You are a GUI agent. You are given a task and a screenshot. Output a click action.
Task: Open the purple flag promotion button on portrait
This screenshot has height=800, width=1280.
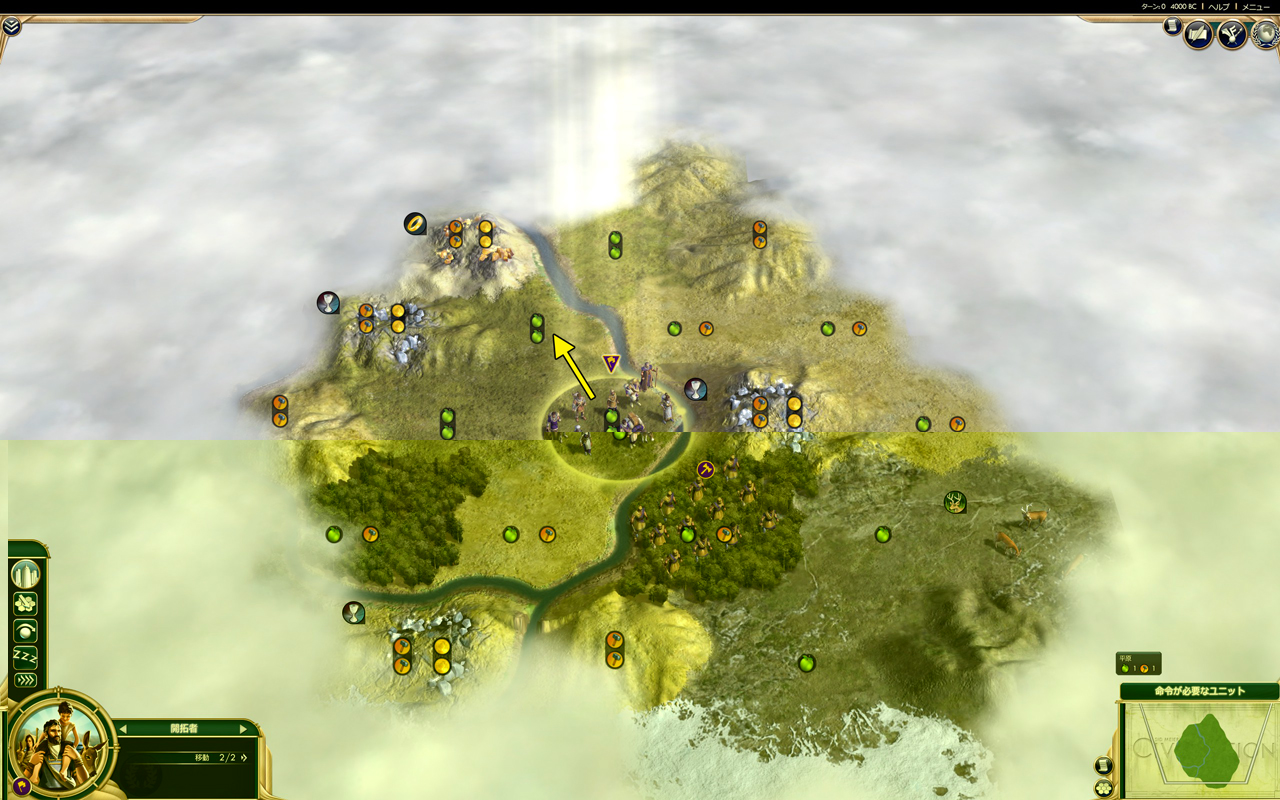[21, 786]
